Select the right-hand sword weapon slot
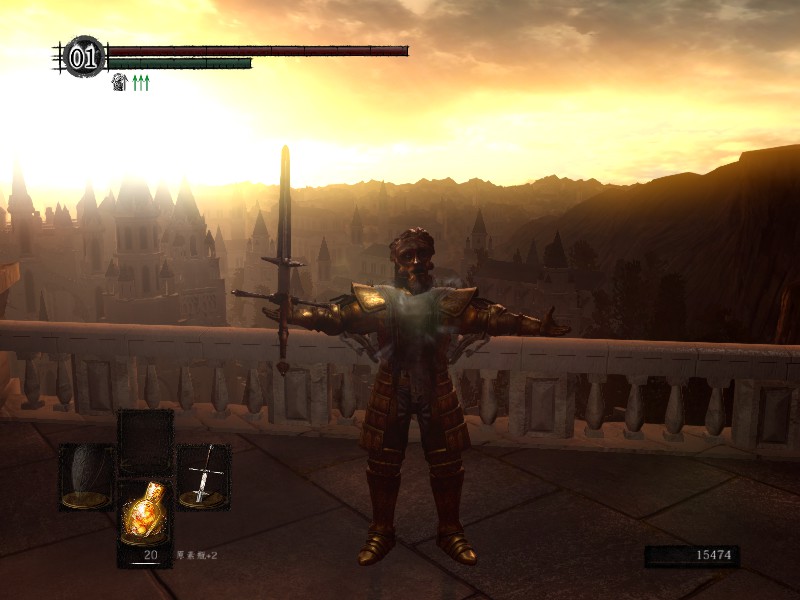The width and height of the screenshot is (800, 600). 203,478
